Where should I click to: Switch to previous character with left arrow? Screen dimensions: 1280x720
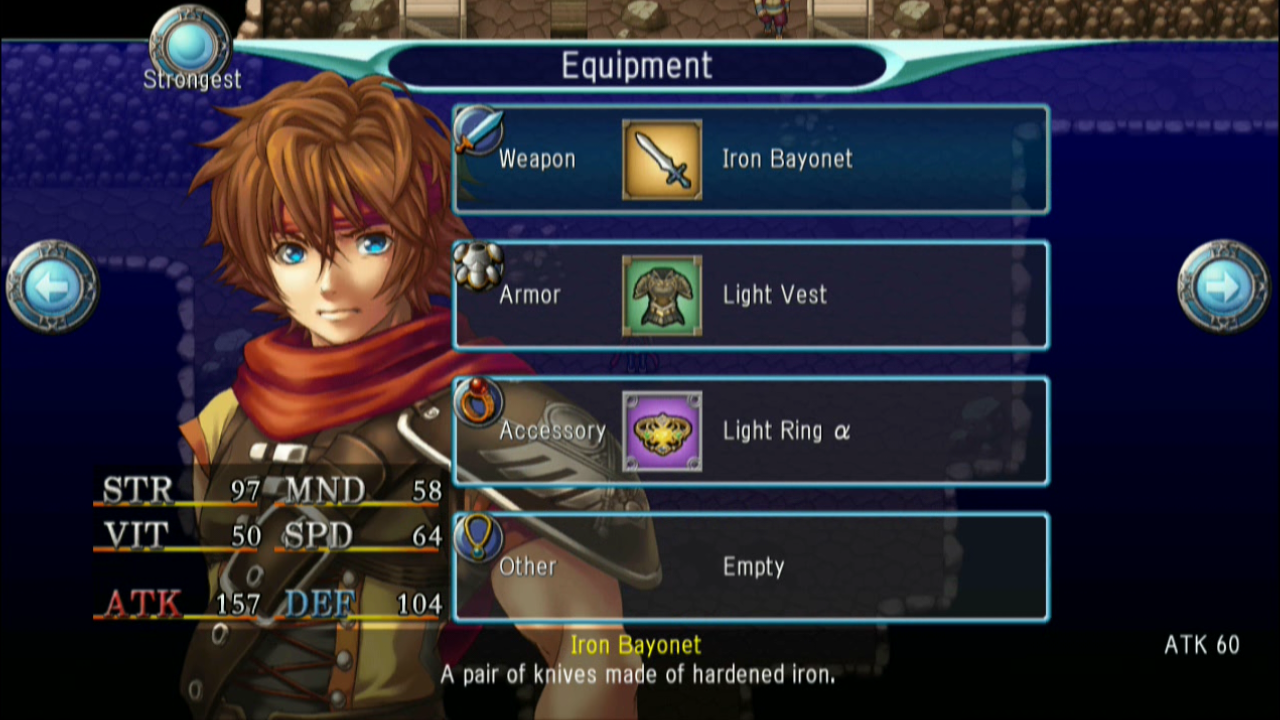coord(52,287)
